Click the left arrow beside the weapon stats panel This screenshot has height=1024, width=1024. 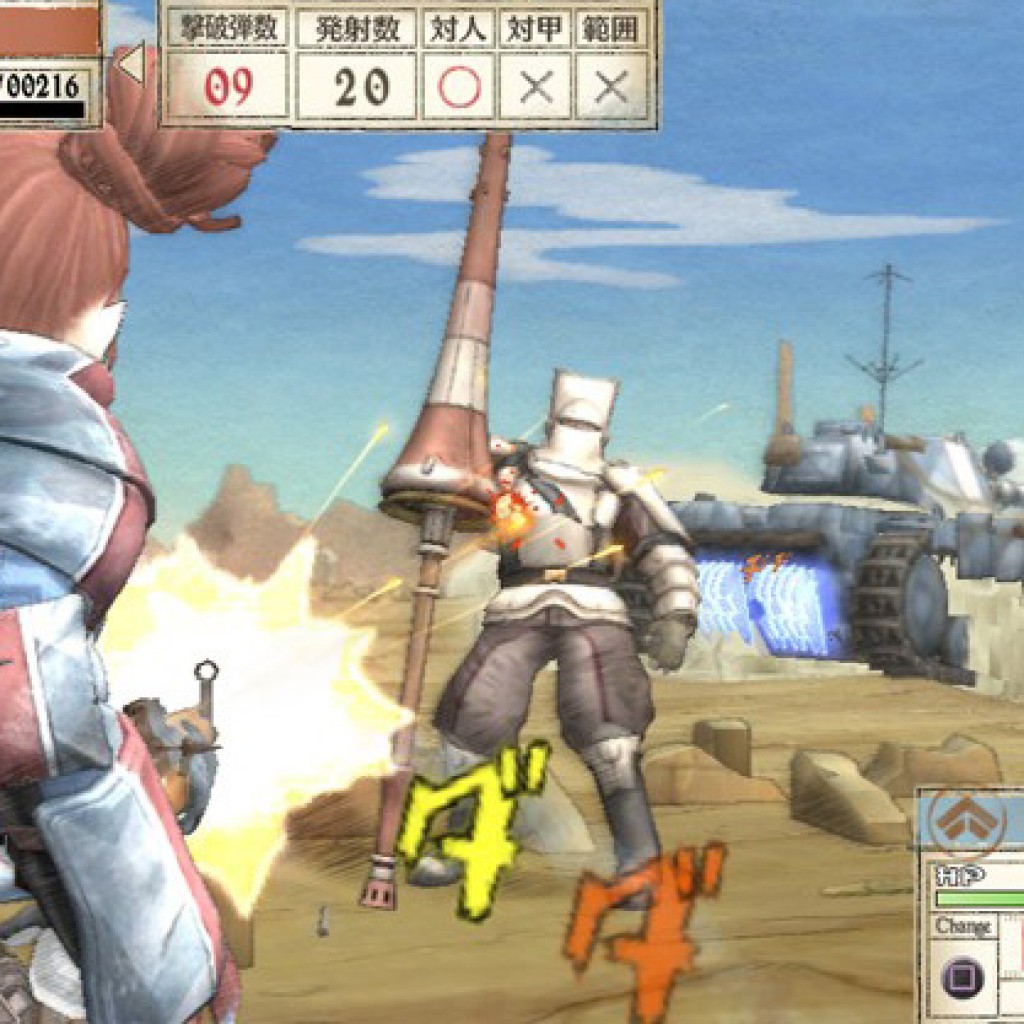[x=131, y=63]
